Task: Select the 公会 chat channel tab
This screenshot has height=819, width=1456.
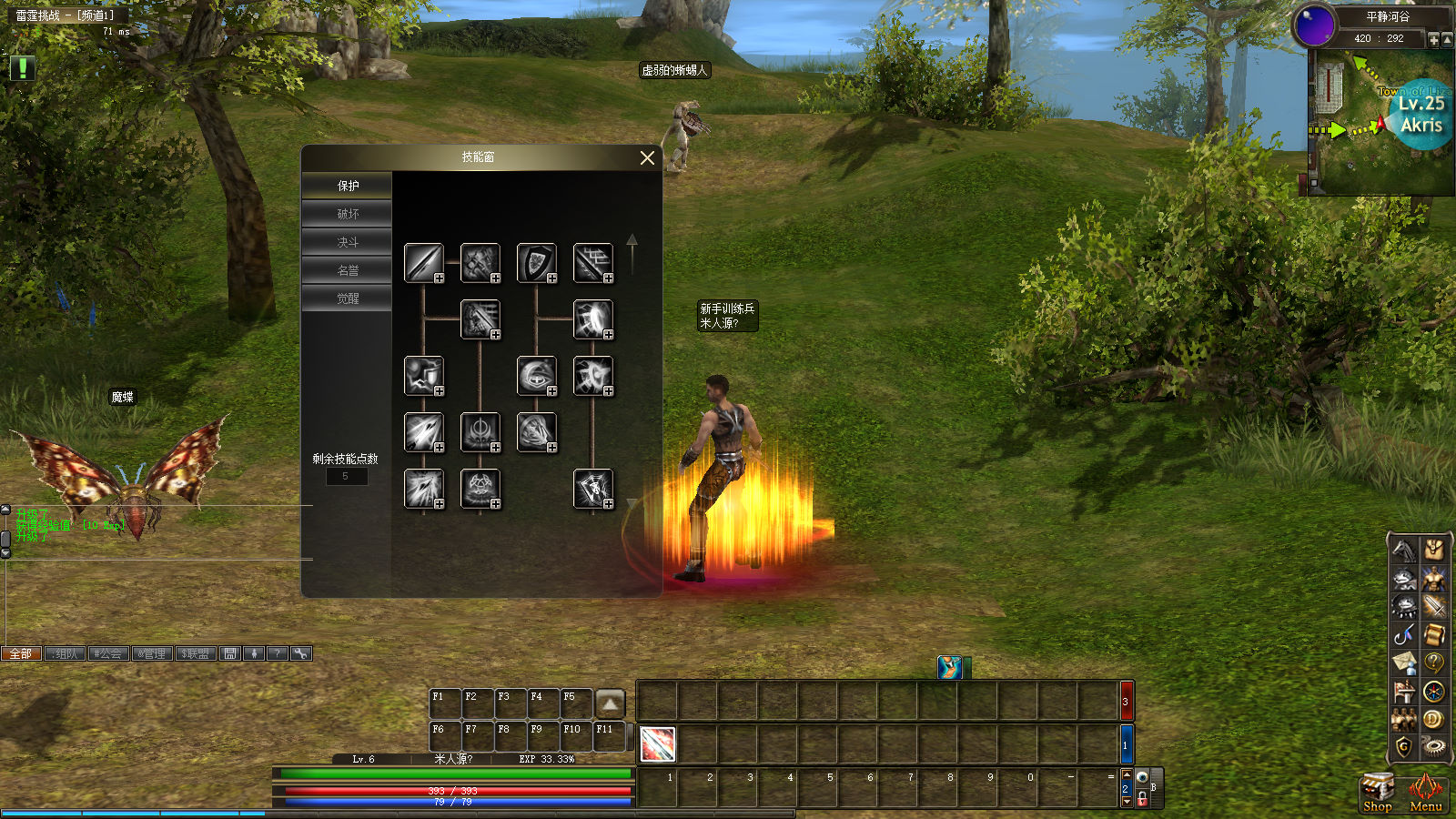Action: click(x=108, y=653)
